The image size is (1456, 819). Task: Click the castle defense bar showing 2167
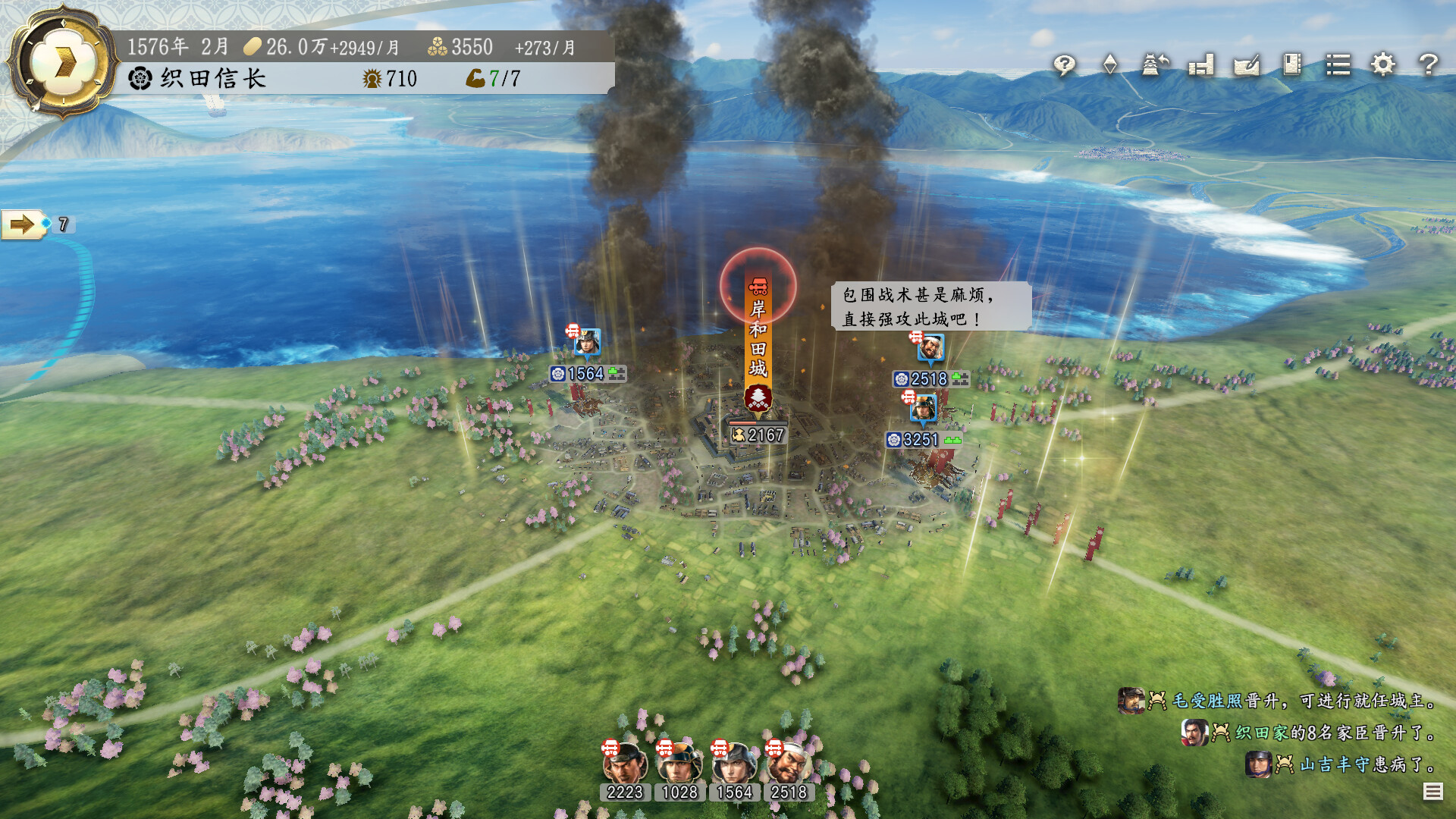[x=756, y=435]
